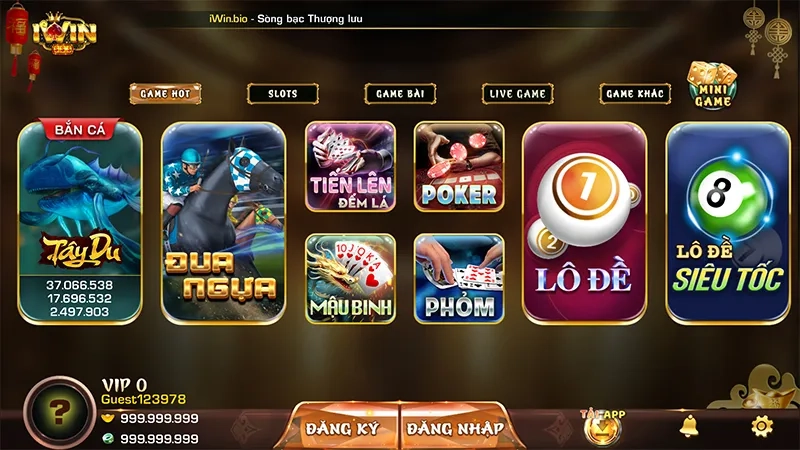Click the question mark profile avatar

coord(60,412)
